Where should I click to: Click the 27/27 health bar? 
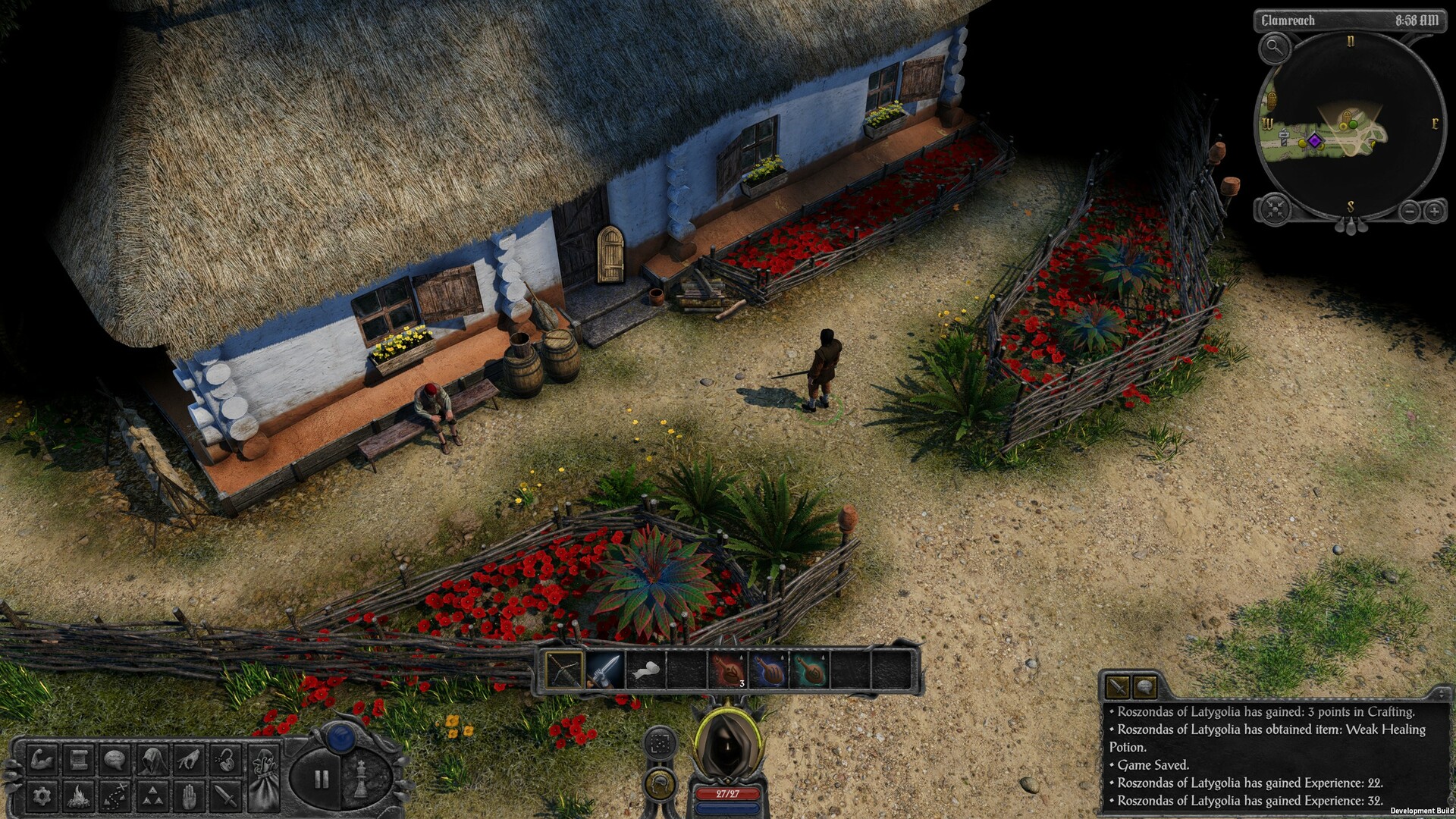coord(730,795)
